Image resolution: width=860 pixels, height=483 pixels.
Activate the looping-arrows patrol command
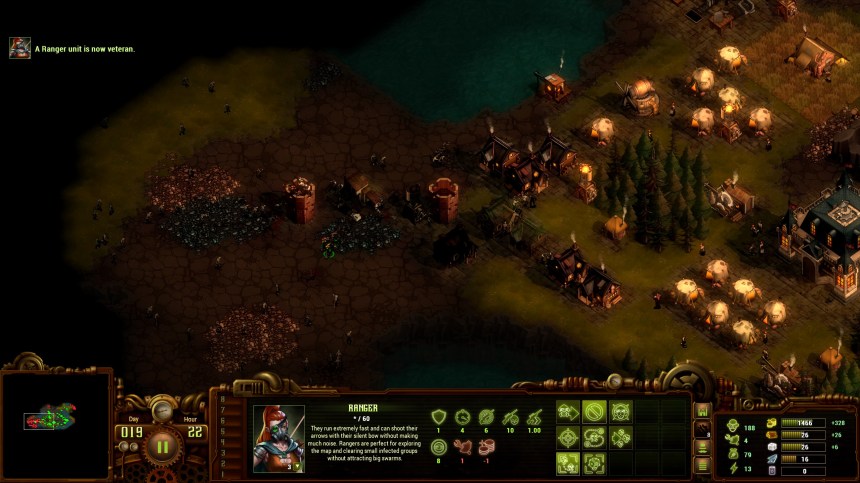point(595,437)
